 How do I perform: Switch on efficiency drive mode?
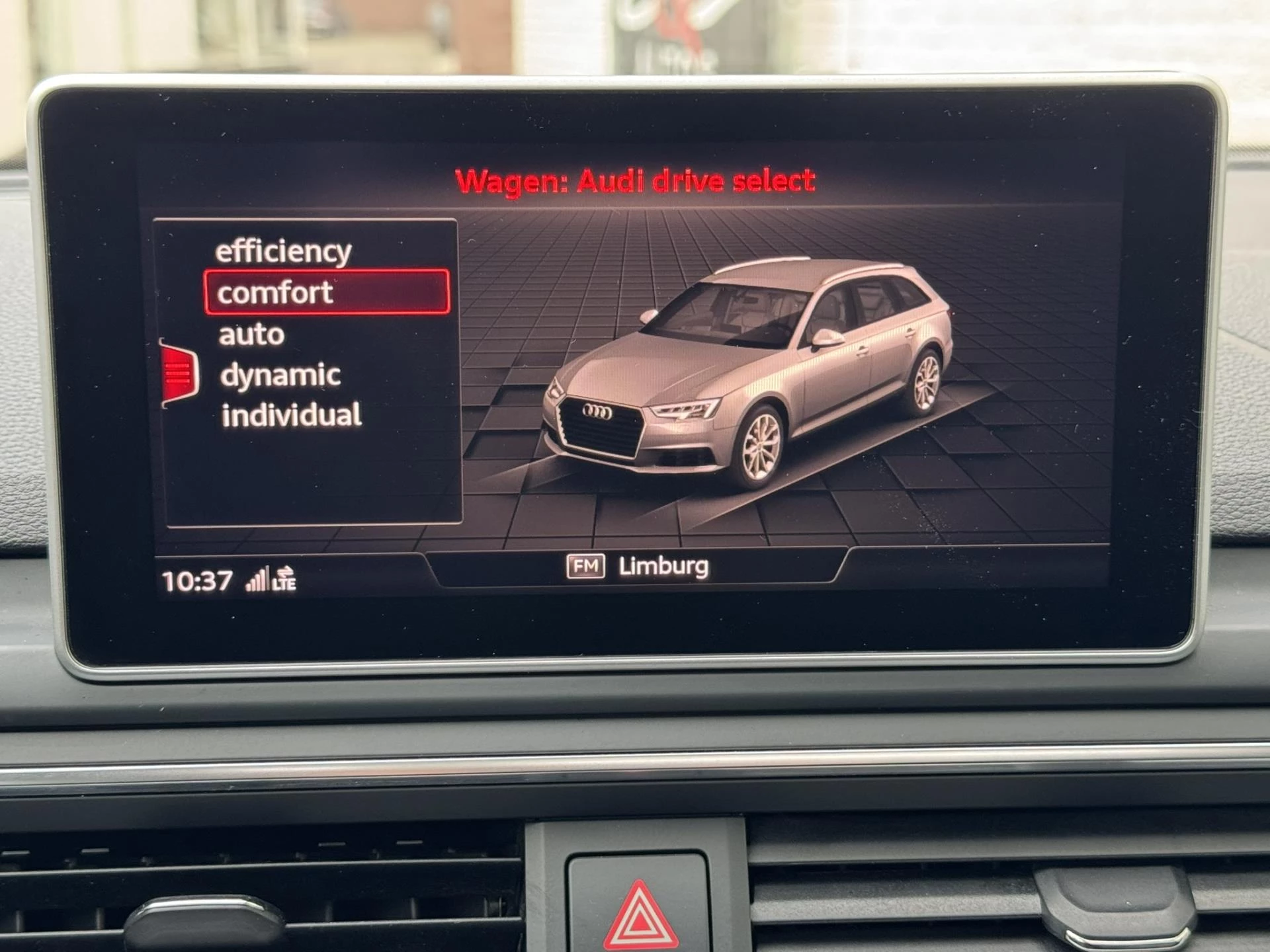[285, 251]
